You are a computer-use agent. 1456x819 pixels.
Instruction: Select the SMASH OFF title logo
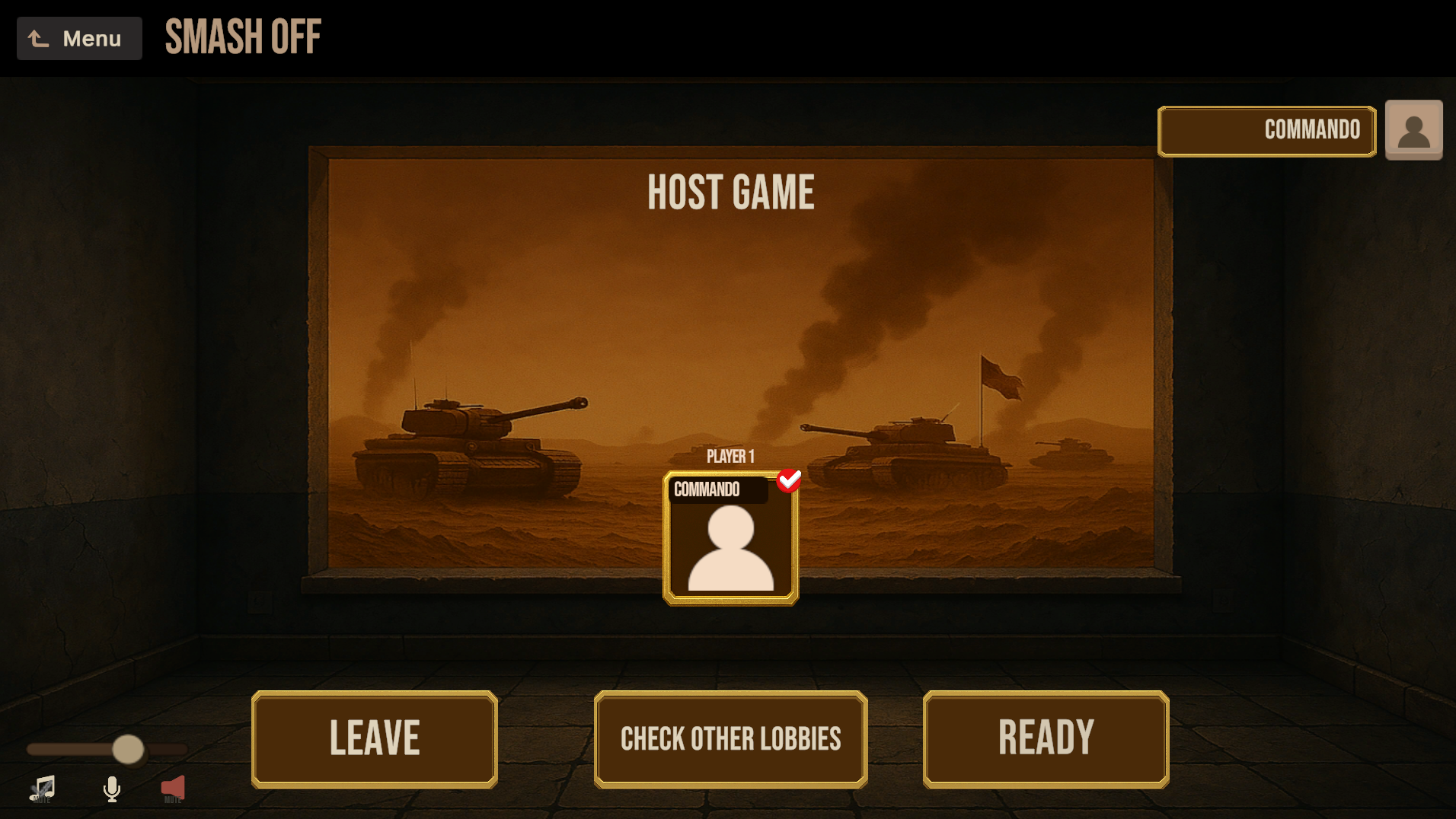tap(241, 37)
